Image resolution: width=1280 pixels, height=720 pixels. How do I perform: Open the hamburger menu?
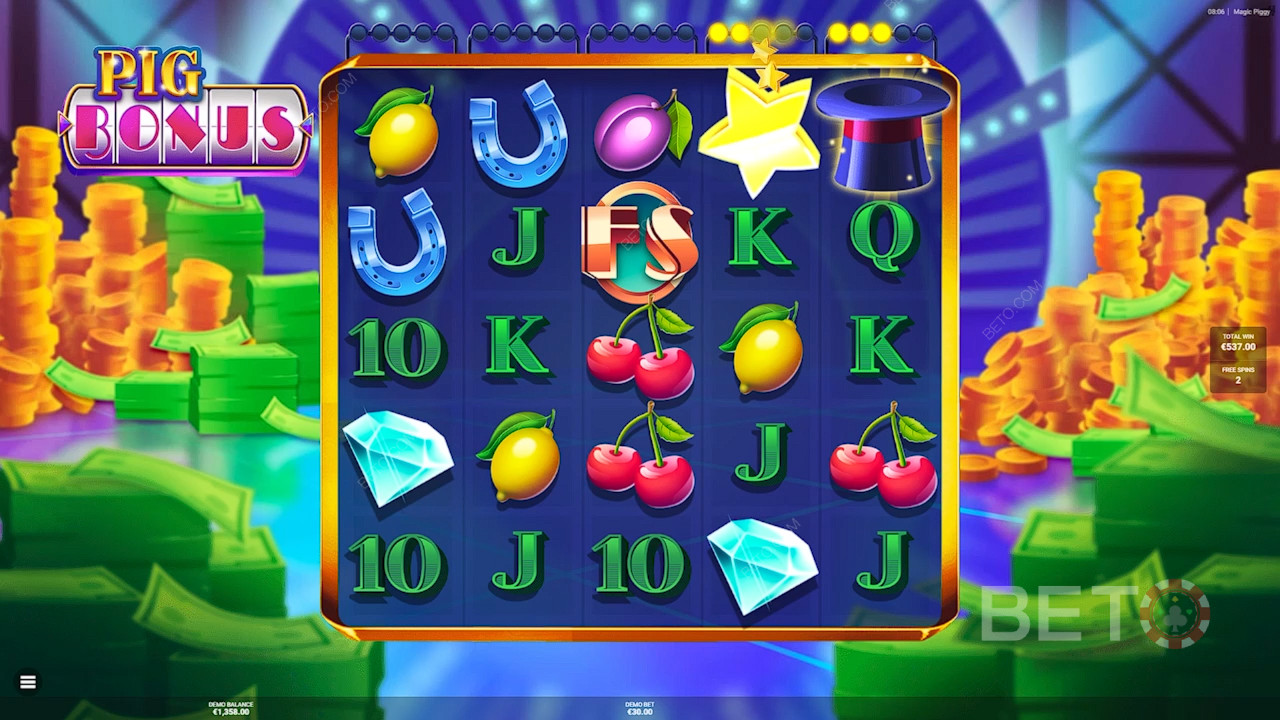[x=28, y=682]
